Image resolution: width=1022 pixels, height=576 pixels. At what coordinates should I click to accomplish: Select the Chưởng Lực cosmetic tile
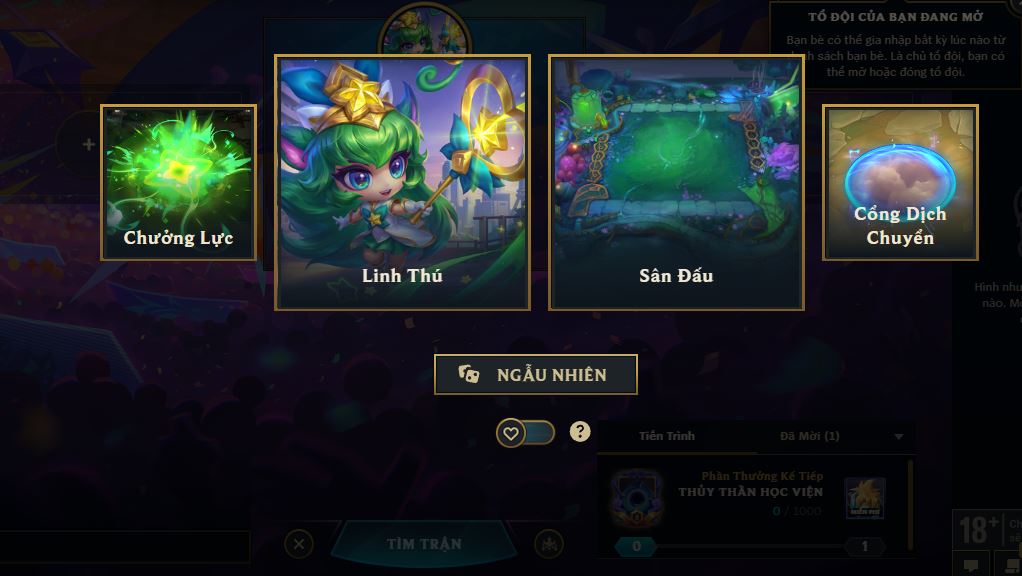(179, 182)
